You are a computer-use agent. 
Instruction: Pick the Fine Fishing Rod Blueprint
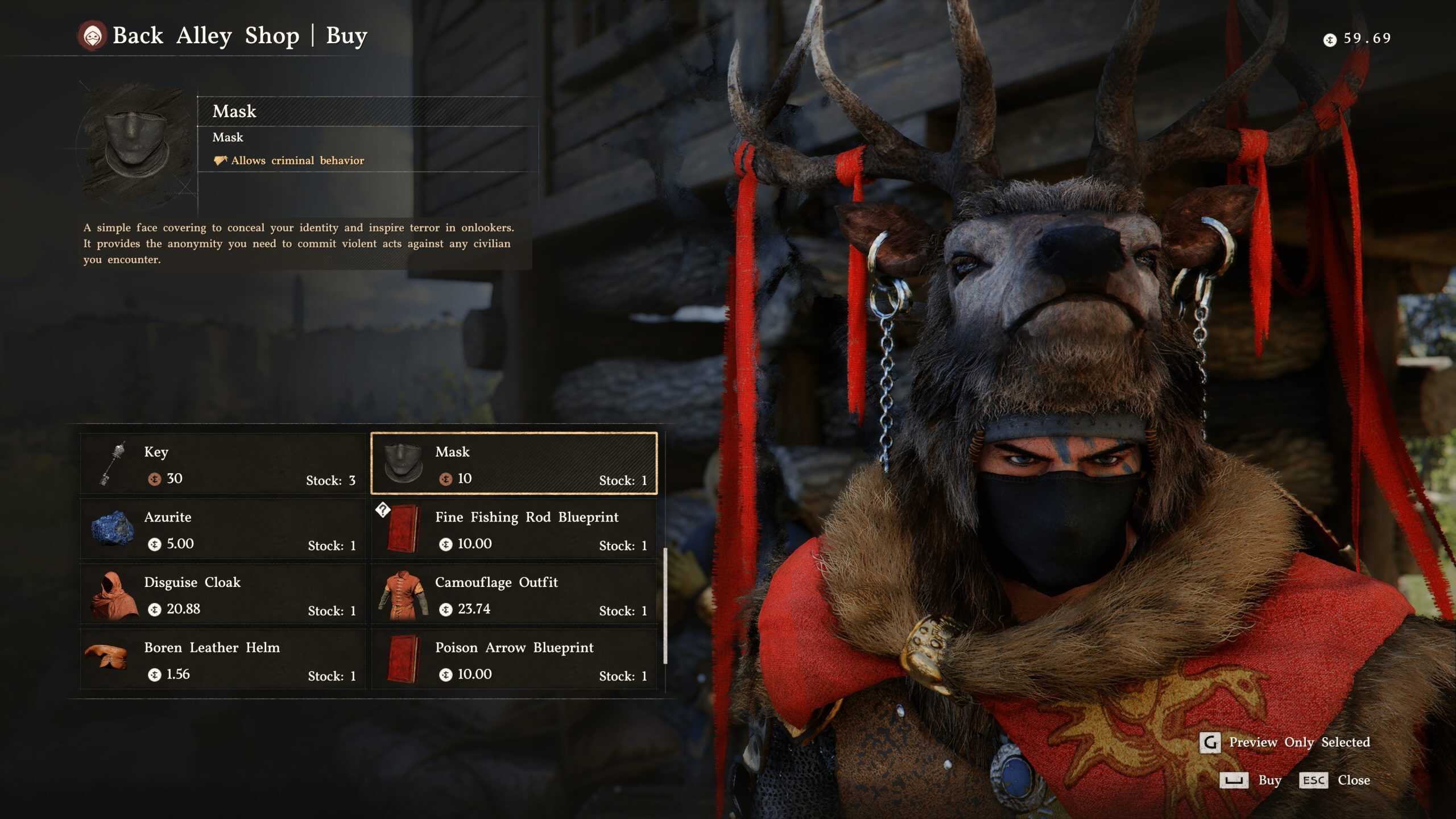(514, 530)
